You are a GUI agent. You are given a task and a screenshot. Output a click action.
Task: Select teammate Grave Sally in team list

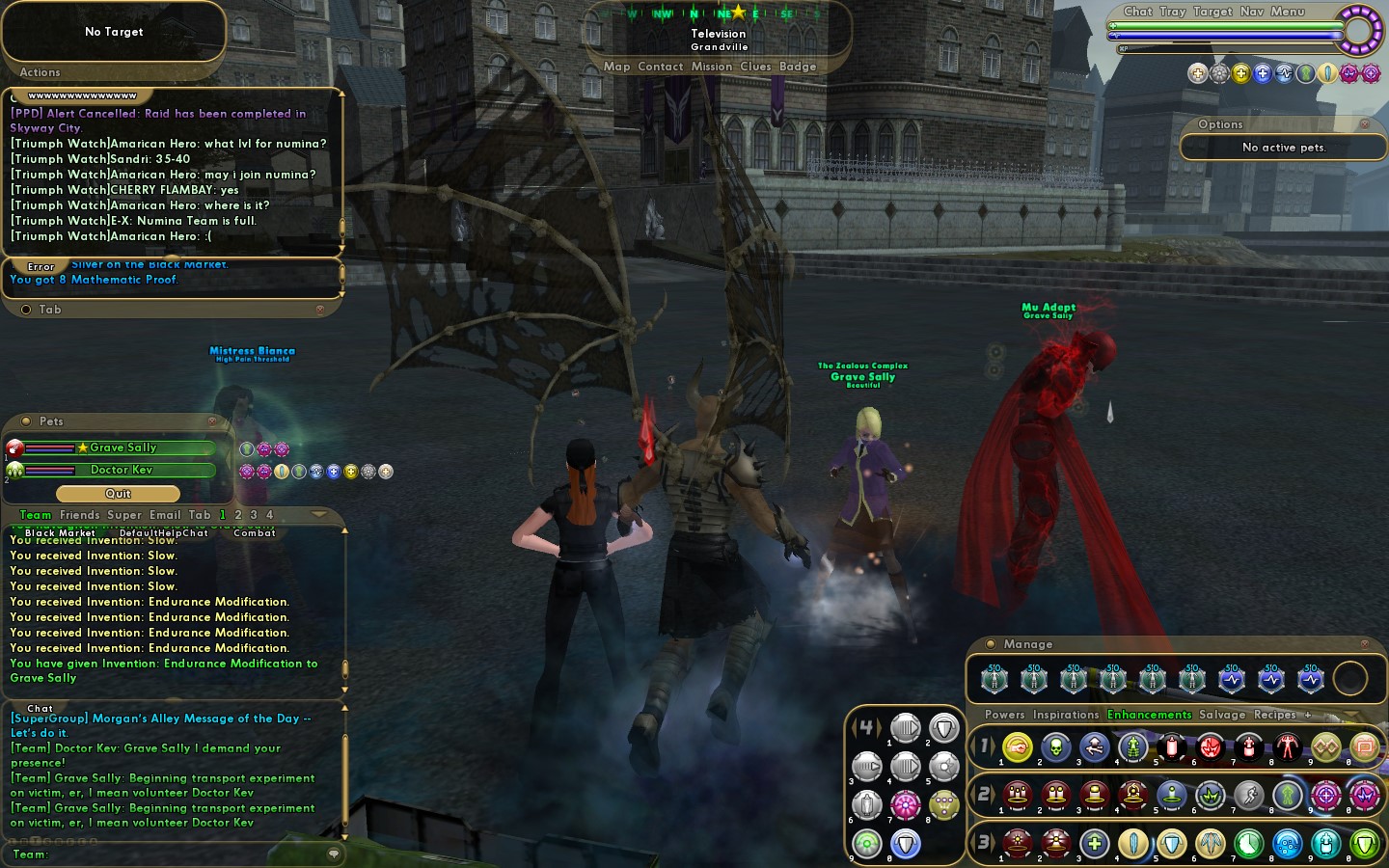coord(123,448)
